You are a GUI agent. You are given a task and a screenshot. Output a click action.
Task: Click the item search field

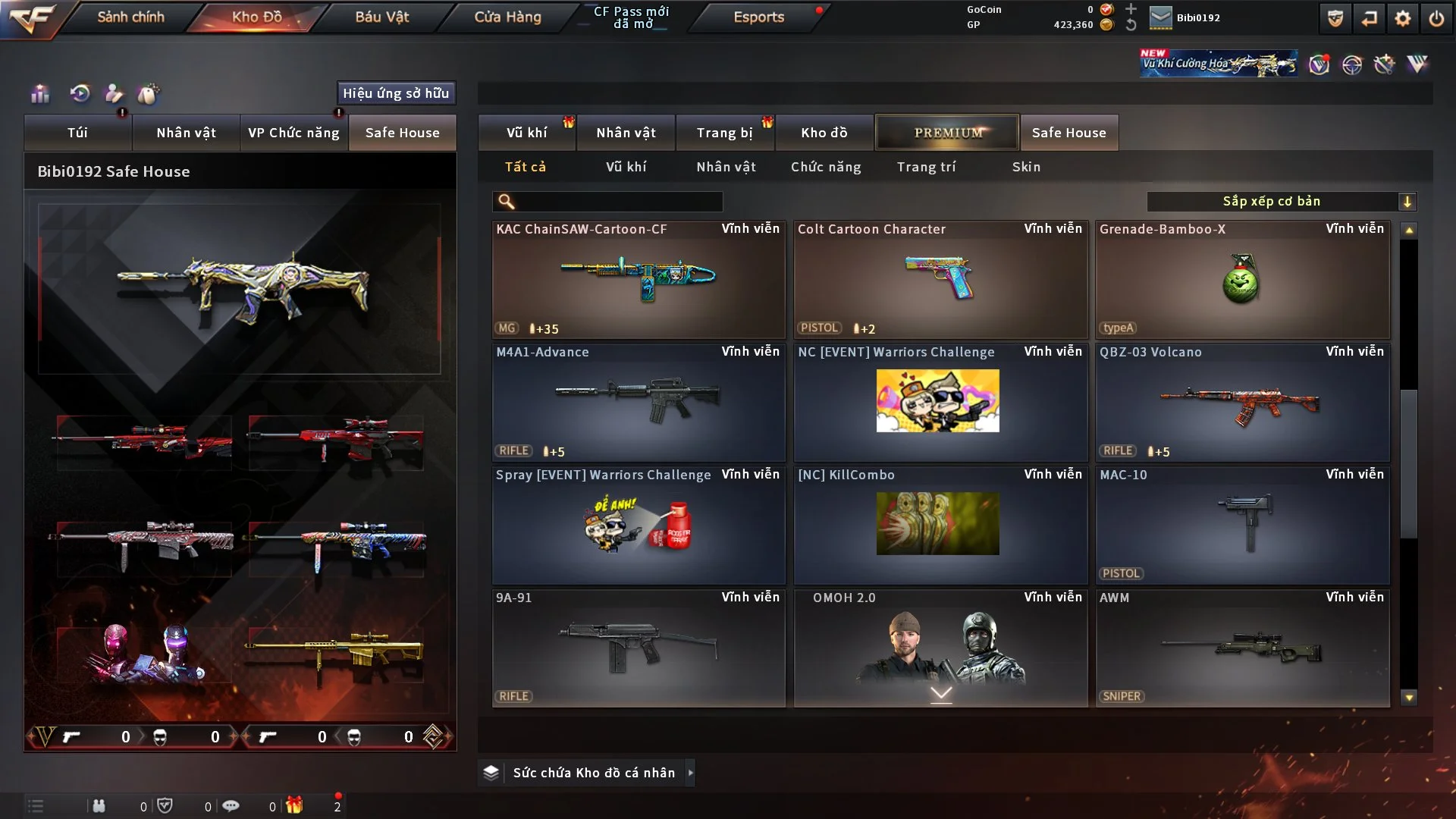click(x=618, y=202)
